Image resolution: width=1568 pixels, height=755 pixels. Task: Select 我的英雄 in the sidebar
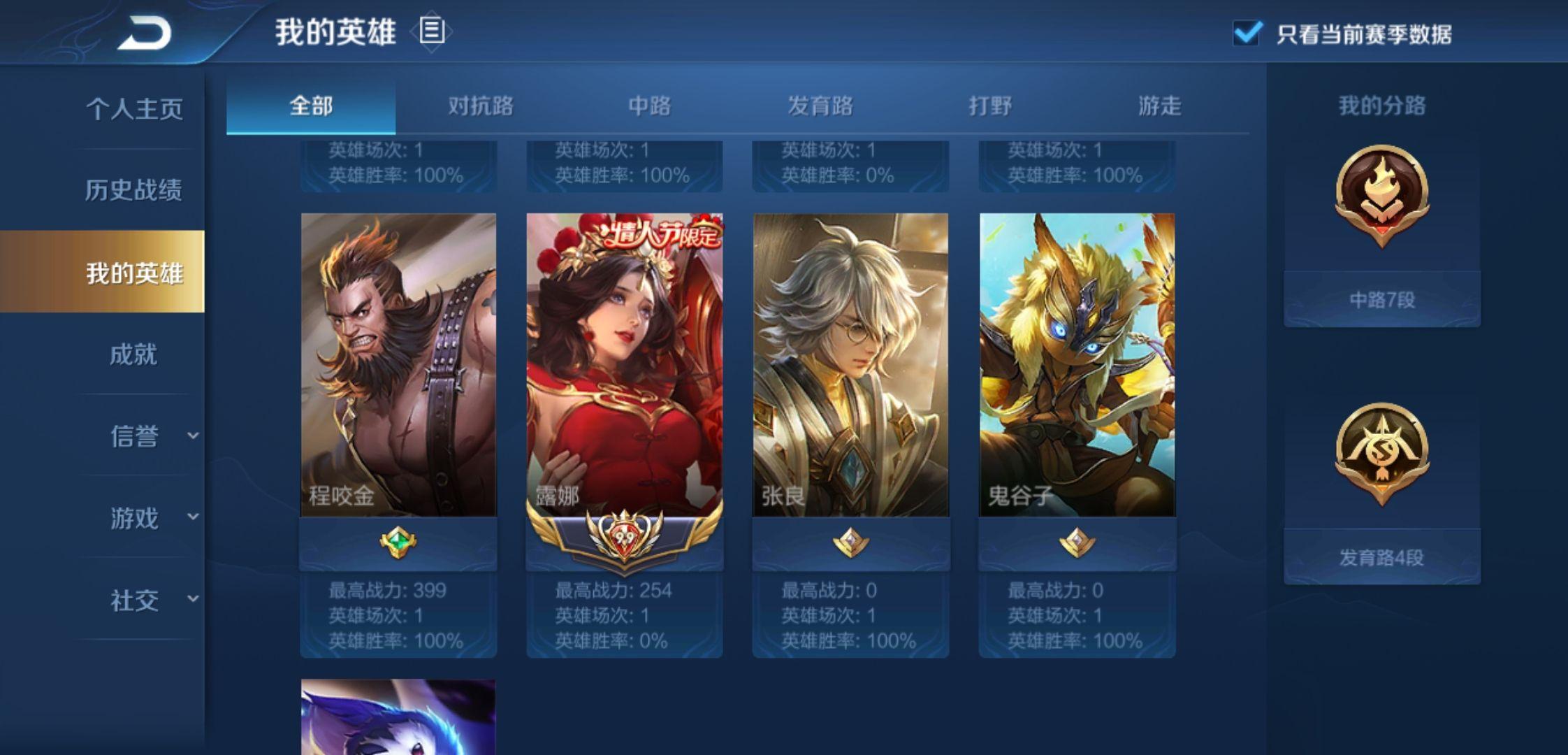[x=133, y=273]
